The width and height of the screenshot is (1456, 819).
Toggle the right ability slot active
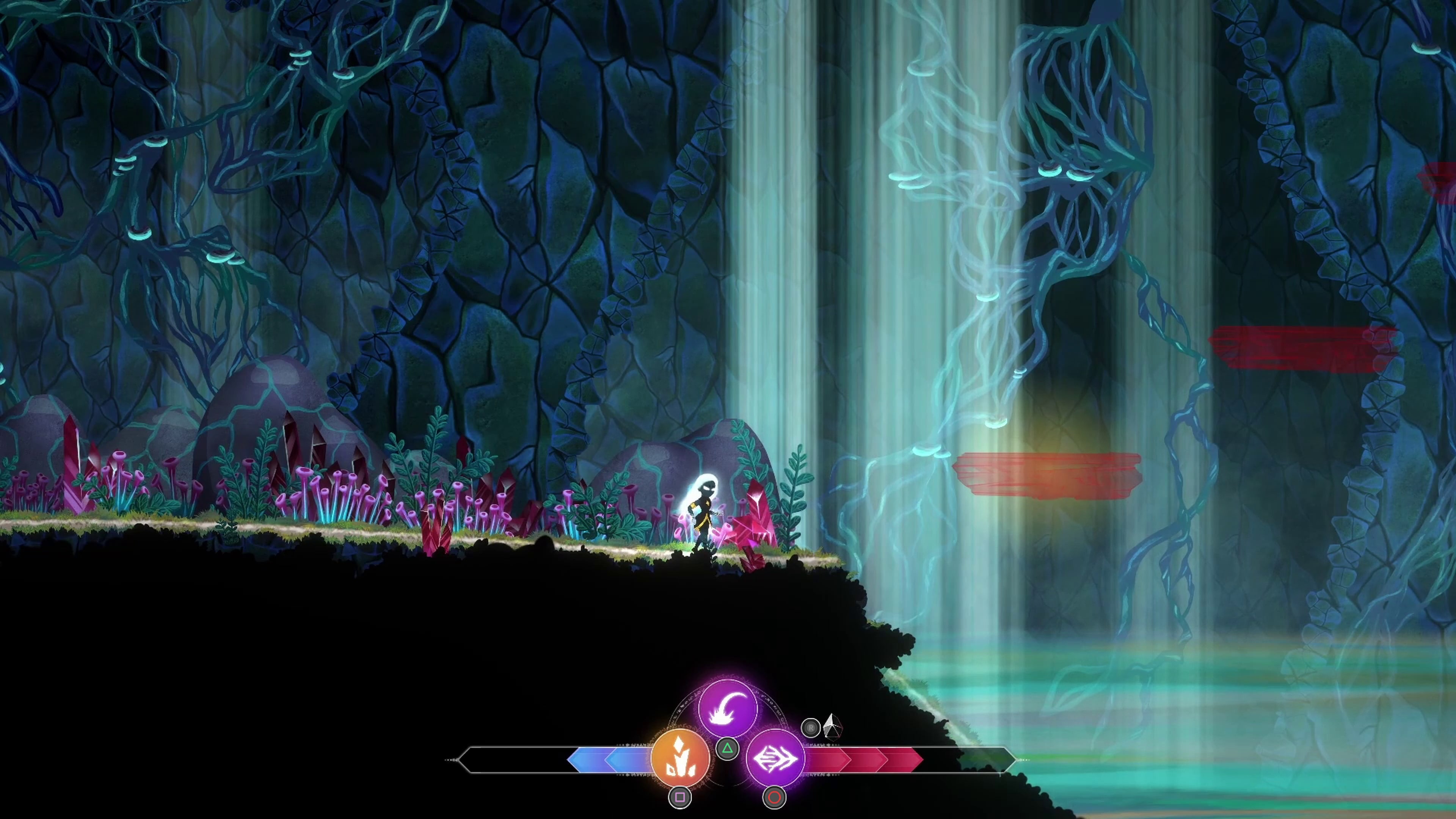774,797
